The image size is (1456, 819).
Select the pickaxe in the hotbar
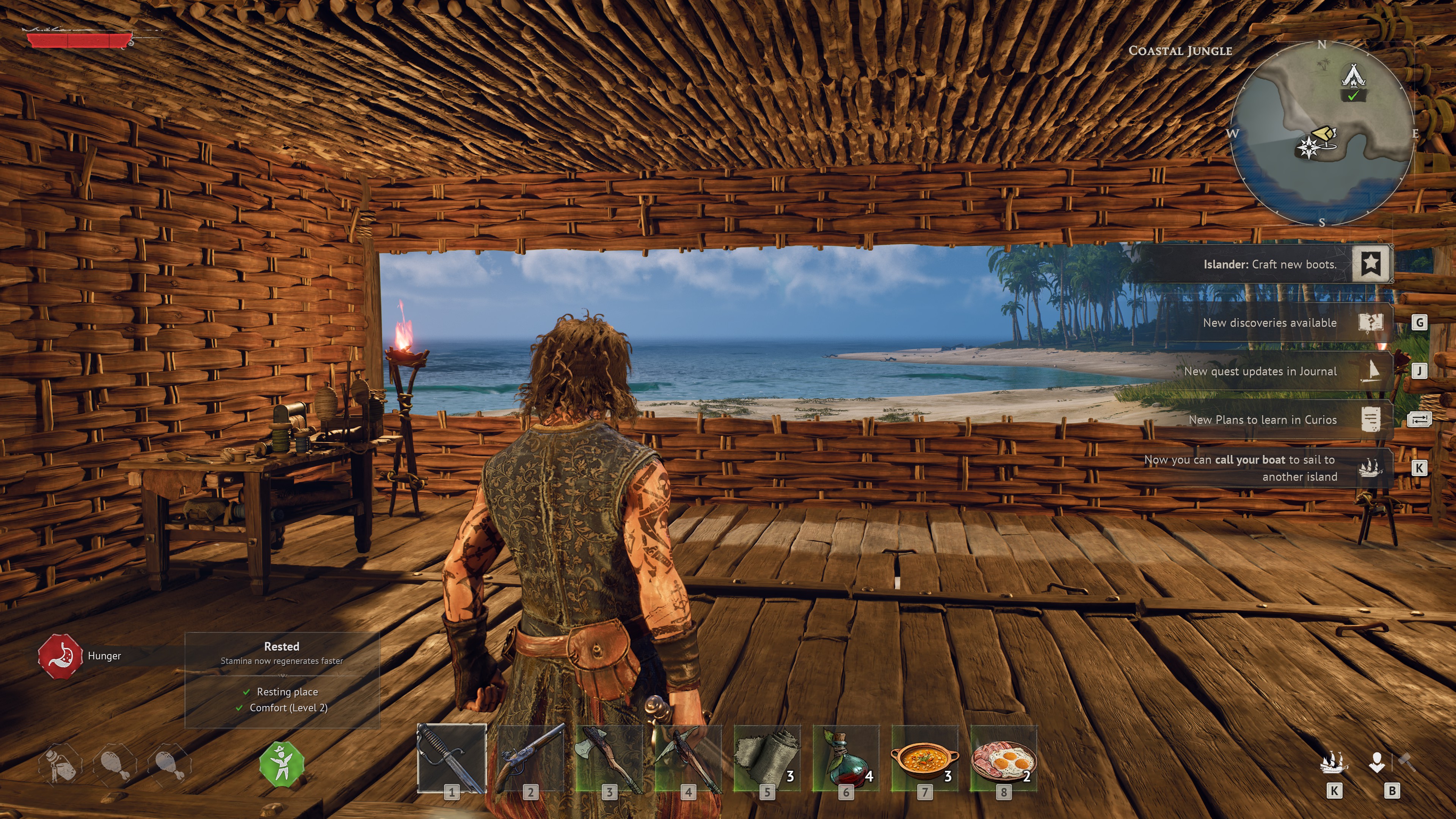tap(688, 758)
